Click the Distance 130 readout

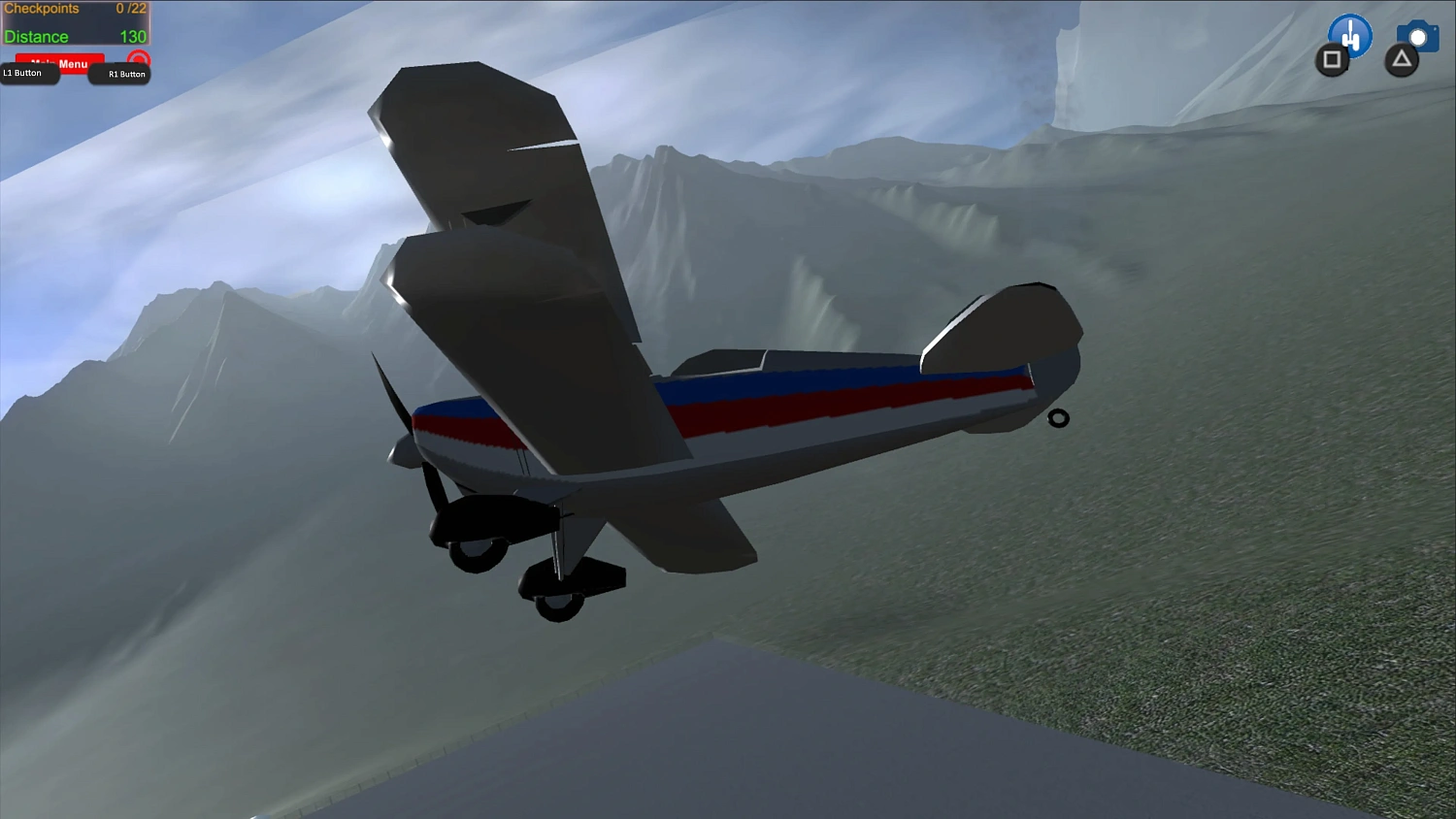[73, 37]
